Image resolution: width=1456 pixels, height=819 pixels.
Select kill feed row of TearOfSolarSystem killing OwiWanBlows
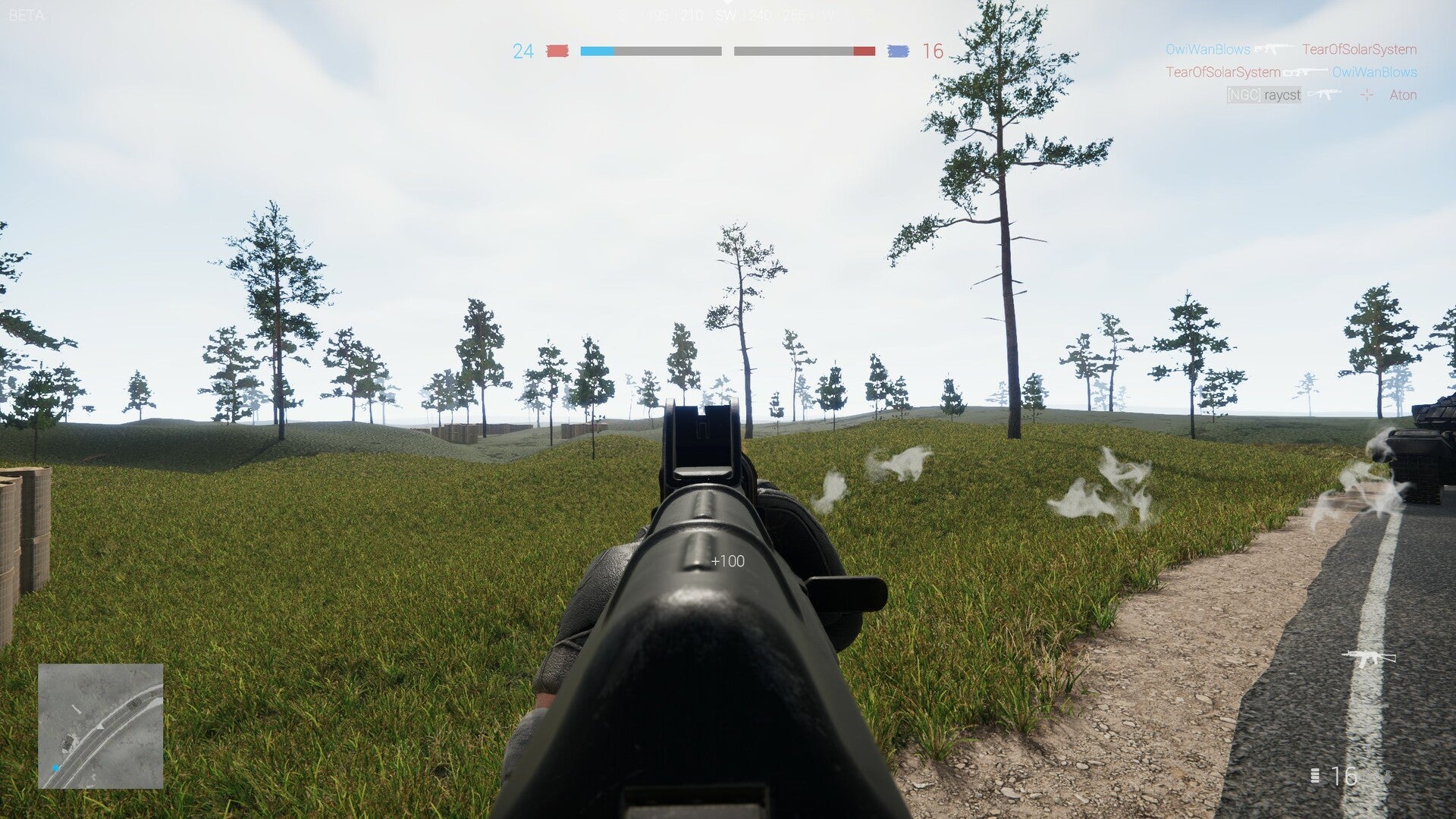click(1291, 72)
